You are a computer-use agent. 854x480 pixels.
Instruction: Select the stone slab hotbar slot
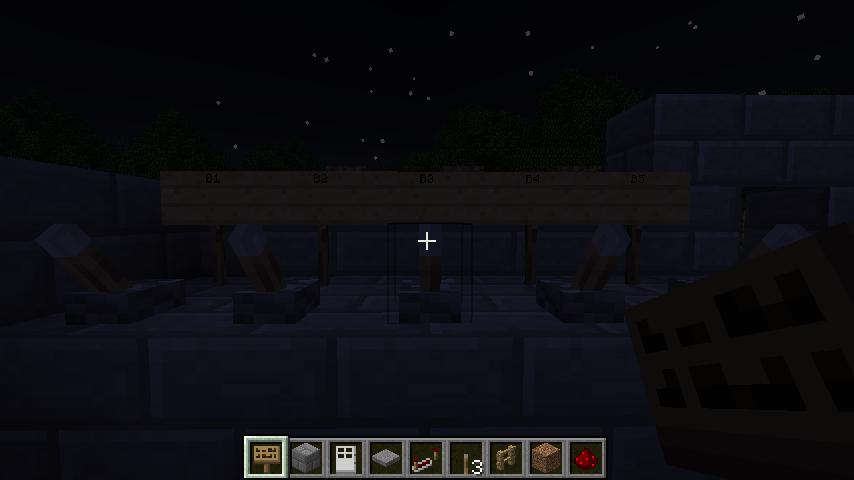click(386, 458)
